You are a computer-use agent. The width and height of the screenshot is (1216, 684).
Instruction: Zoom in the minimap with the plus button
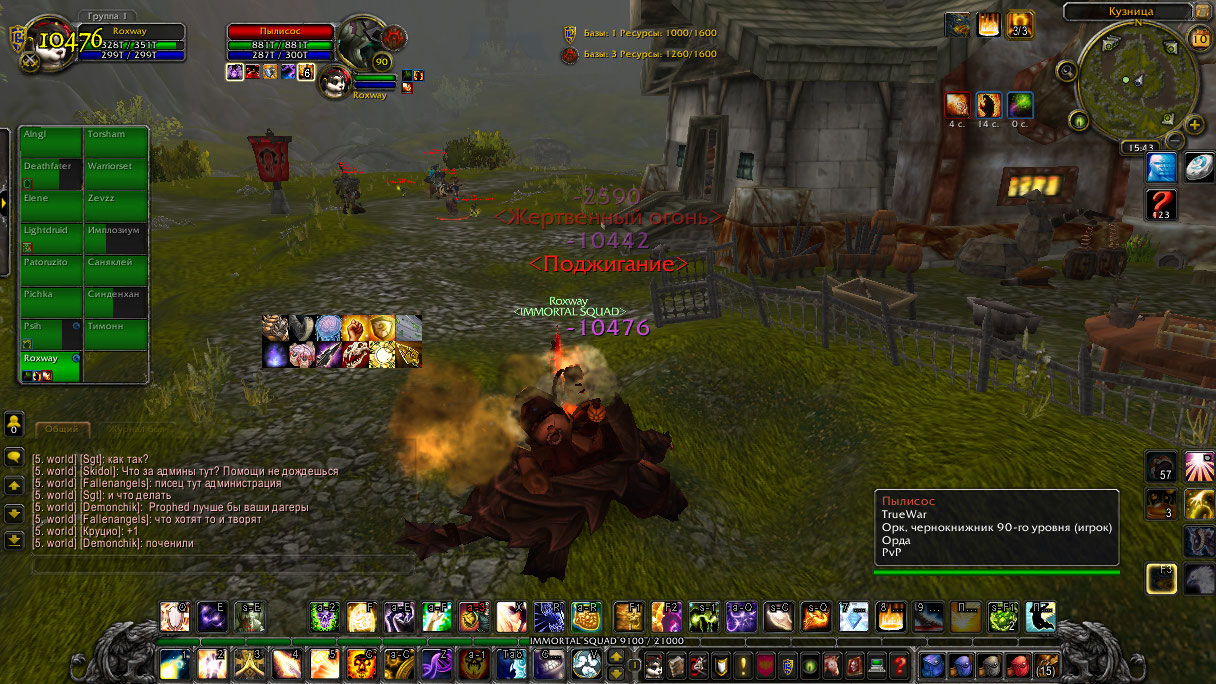point(1194,124)
